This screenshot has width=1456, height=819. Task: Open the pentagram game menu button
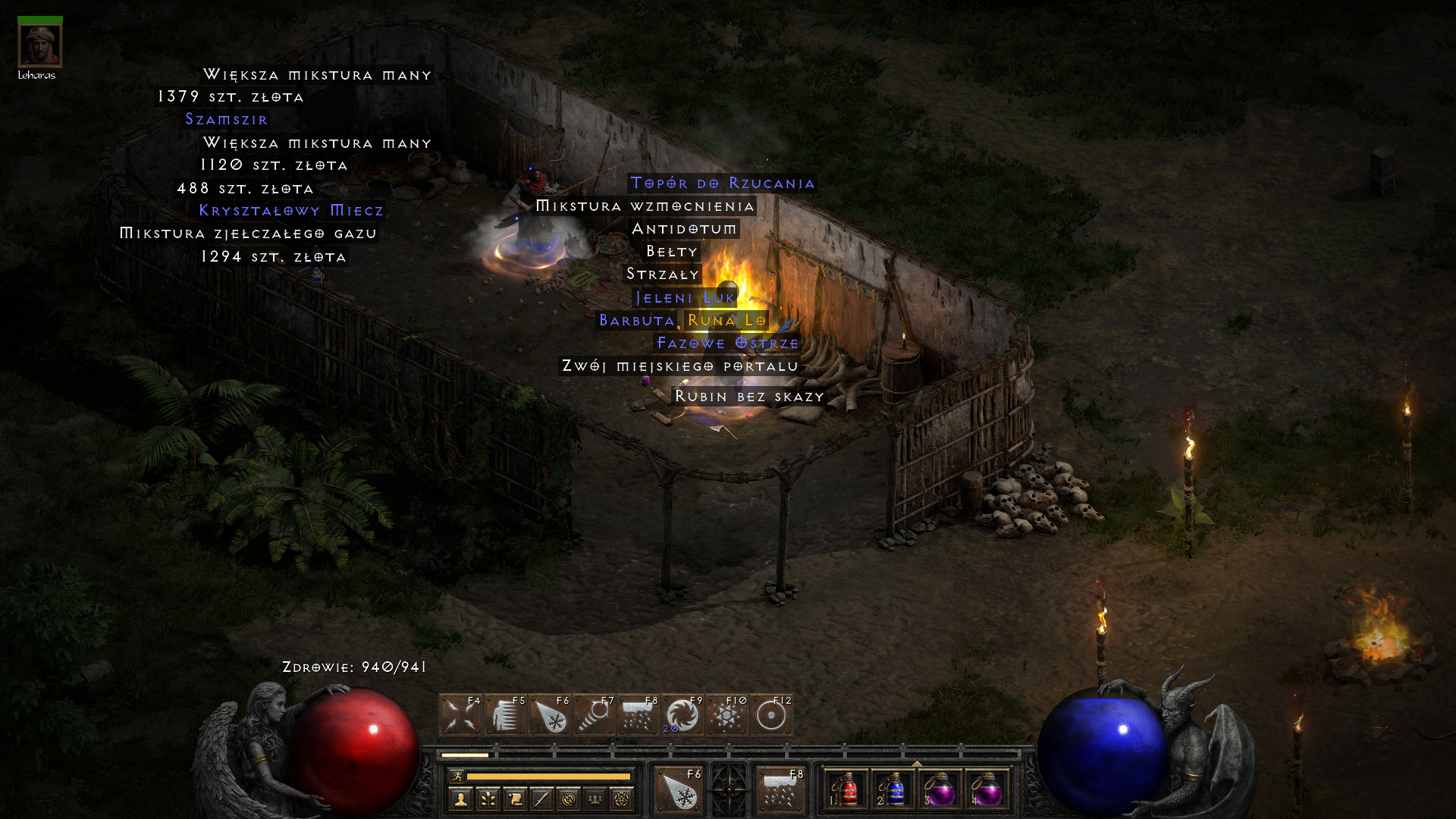(622, 799)
